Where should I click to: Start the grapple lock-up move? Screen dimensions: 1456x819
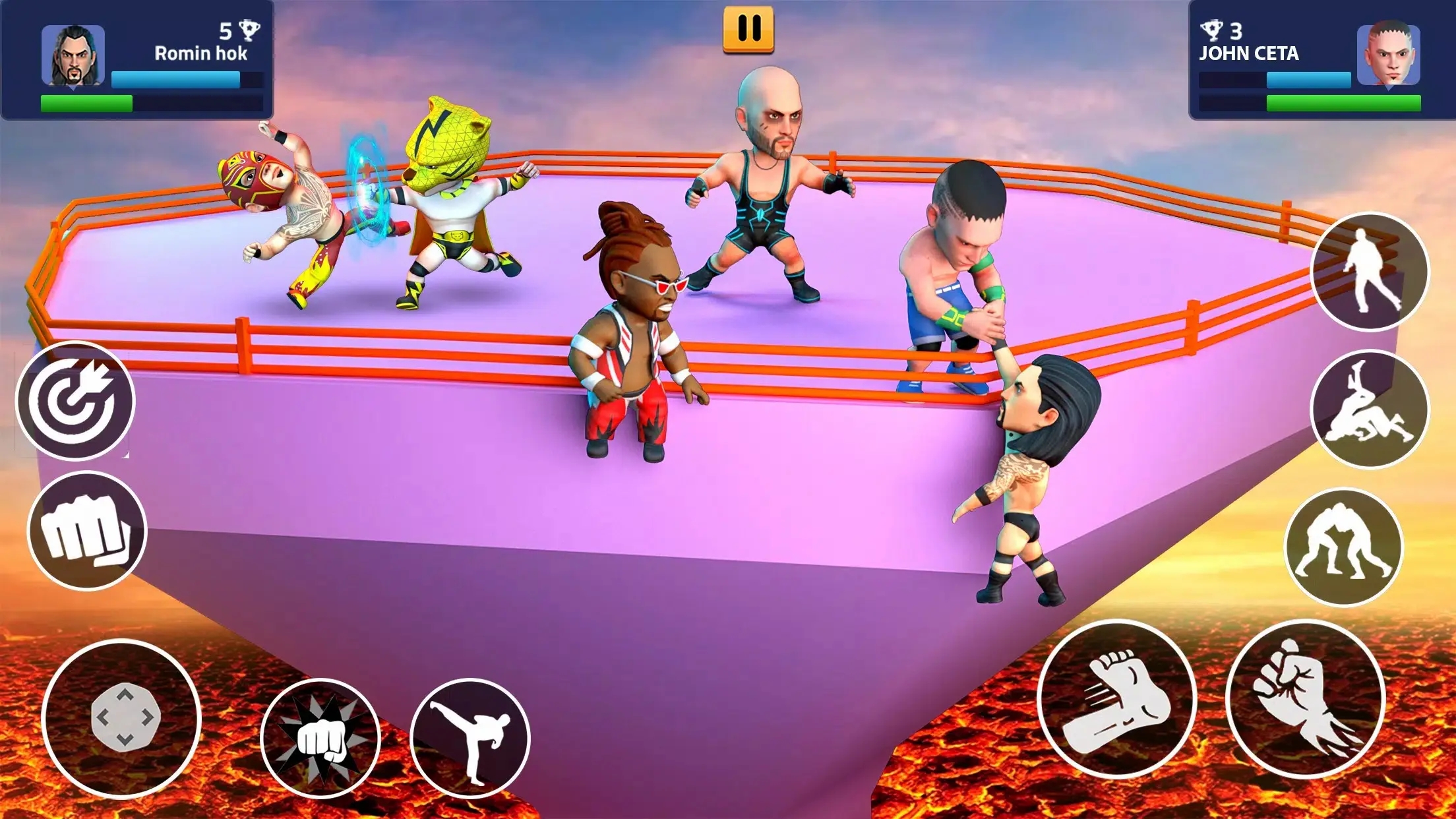tap(1344, 547)
